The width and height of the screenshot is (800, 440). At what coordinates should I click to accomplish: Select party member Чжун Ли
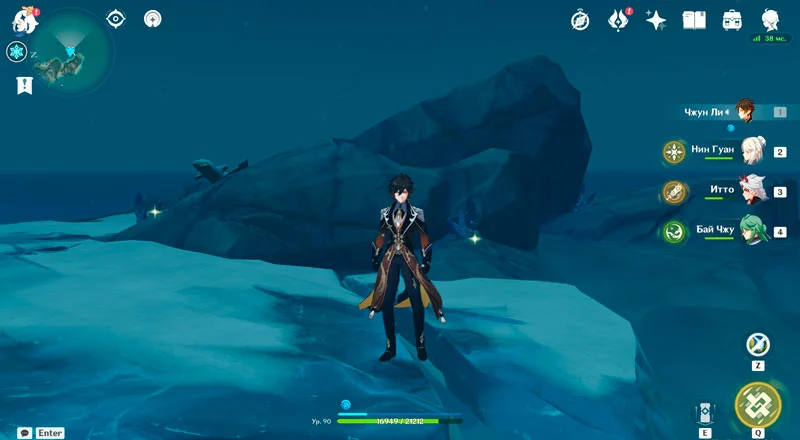[x=744, y=111]
